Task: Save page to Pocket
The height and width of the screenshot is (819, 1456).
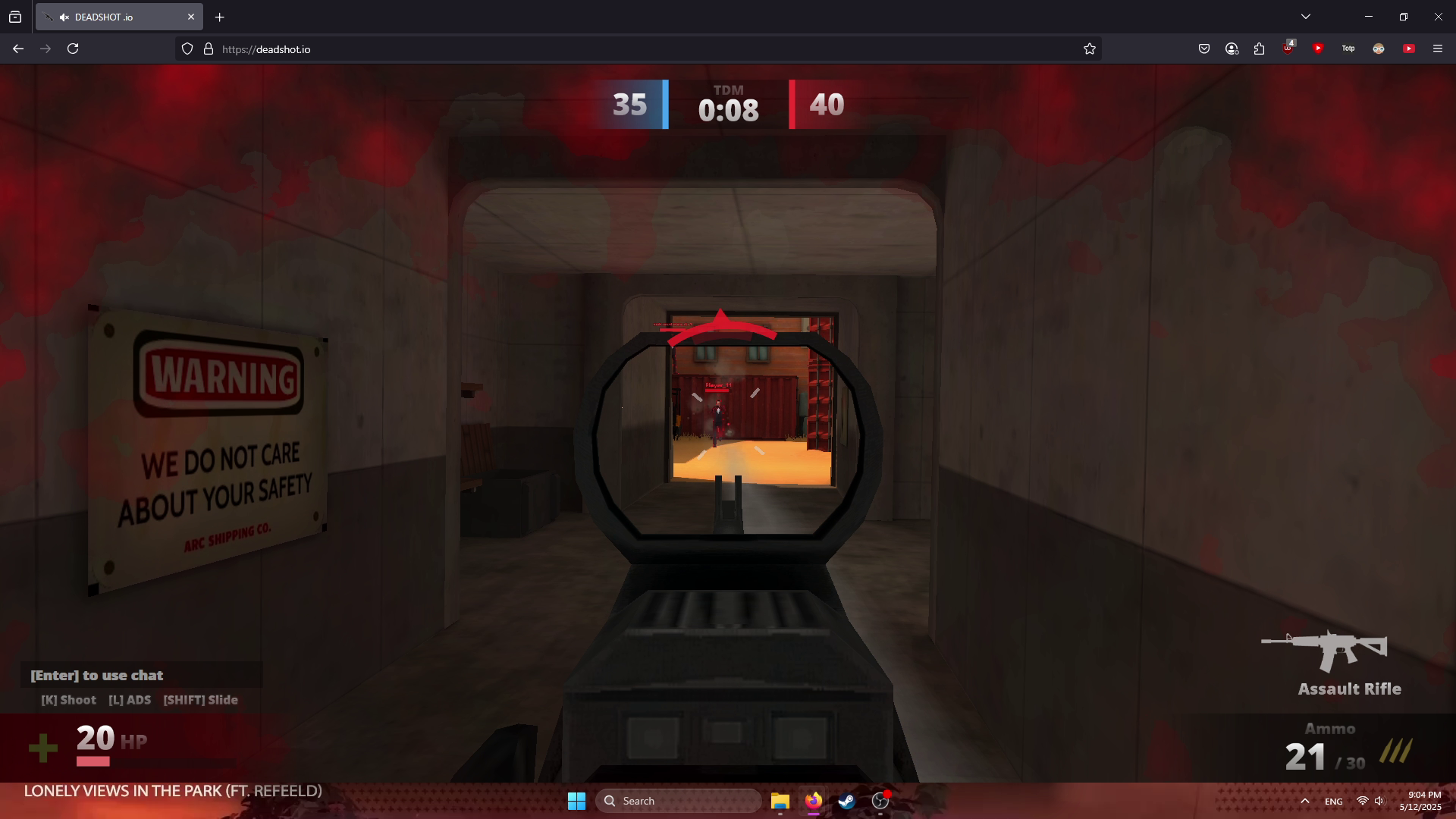Action: [x=1204, y=49]
